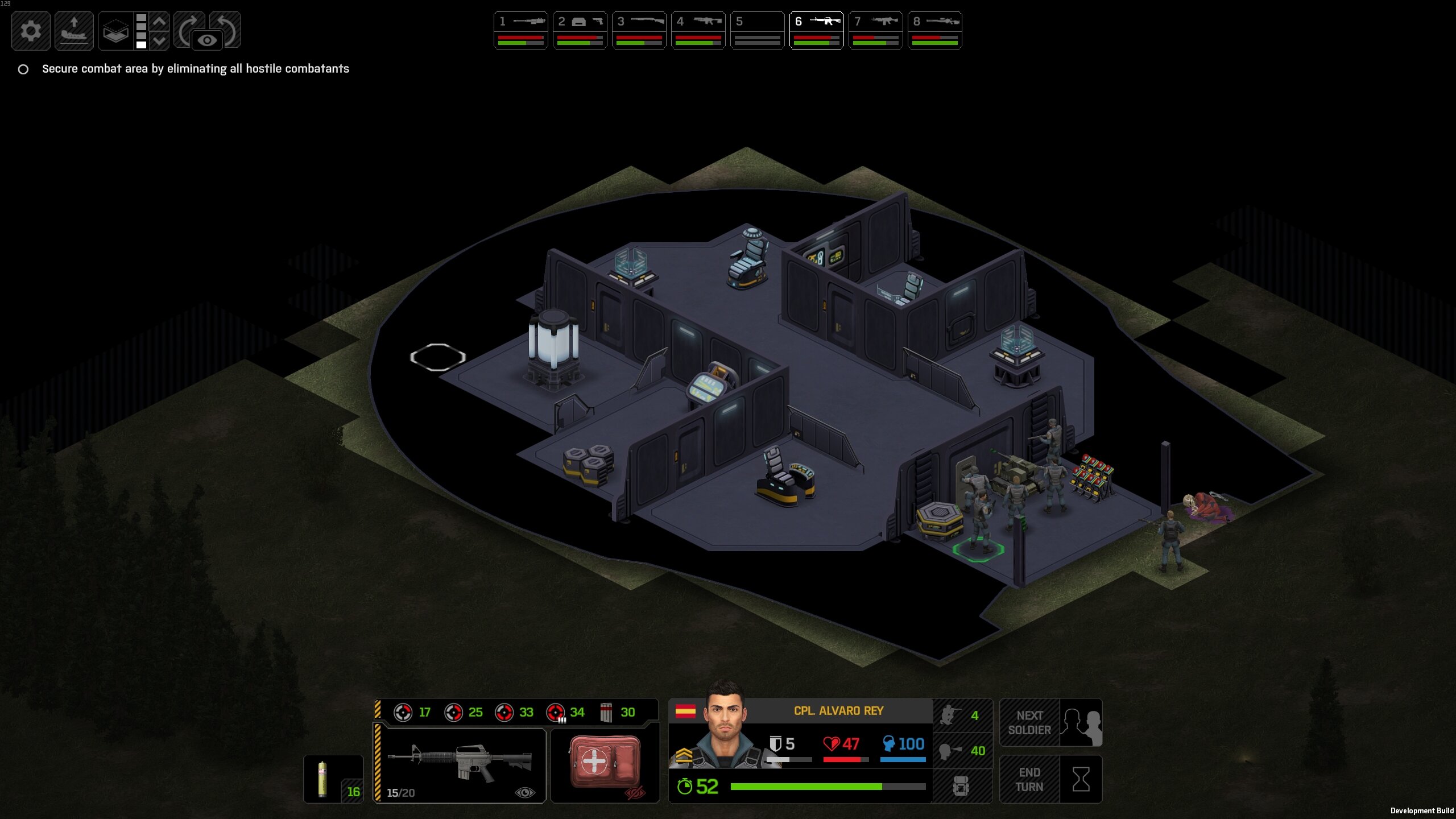Screen dimensions: 1456x819
Task: Select soldier 1 from squad bar
Action: click(520, 31)
